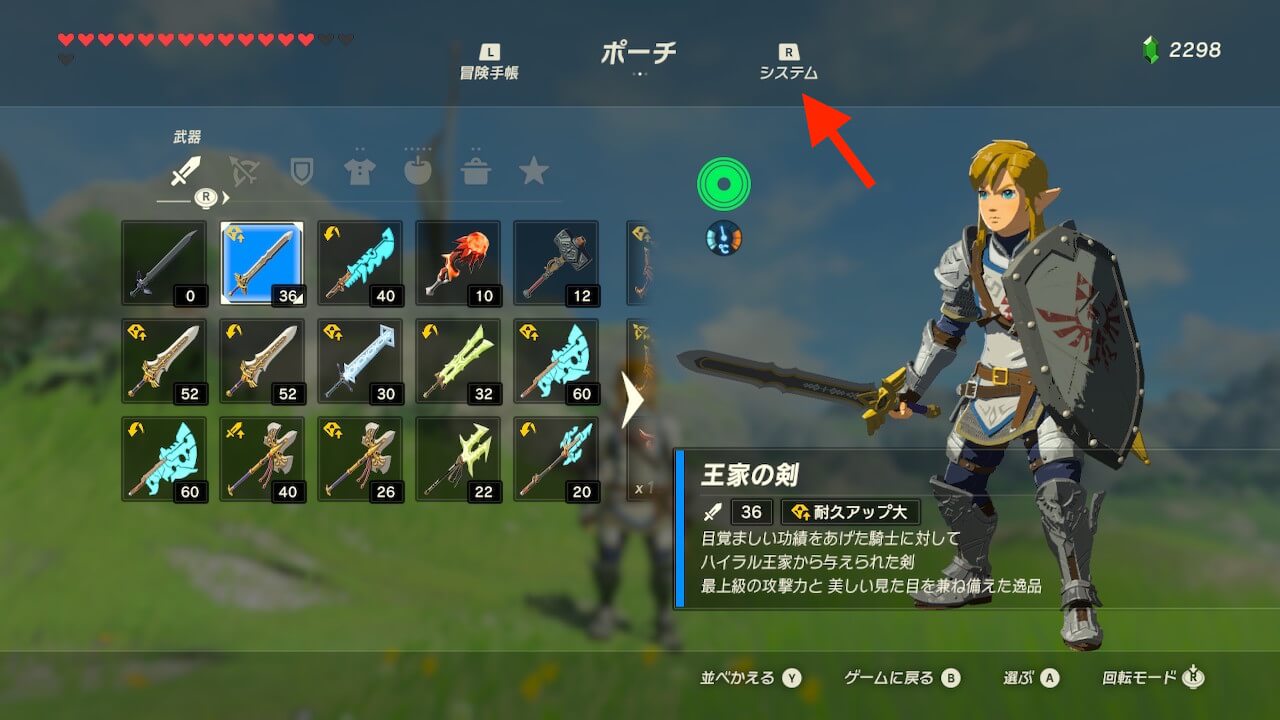Select the cyan-tipped spear with 20 attack
The image size is (1280, 720).
[x=556, y=459]
